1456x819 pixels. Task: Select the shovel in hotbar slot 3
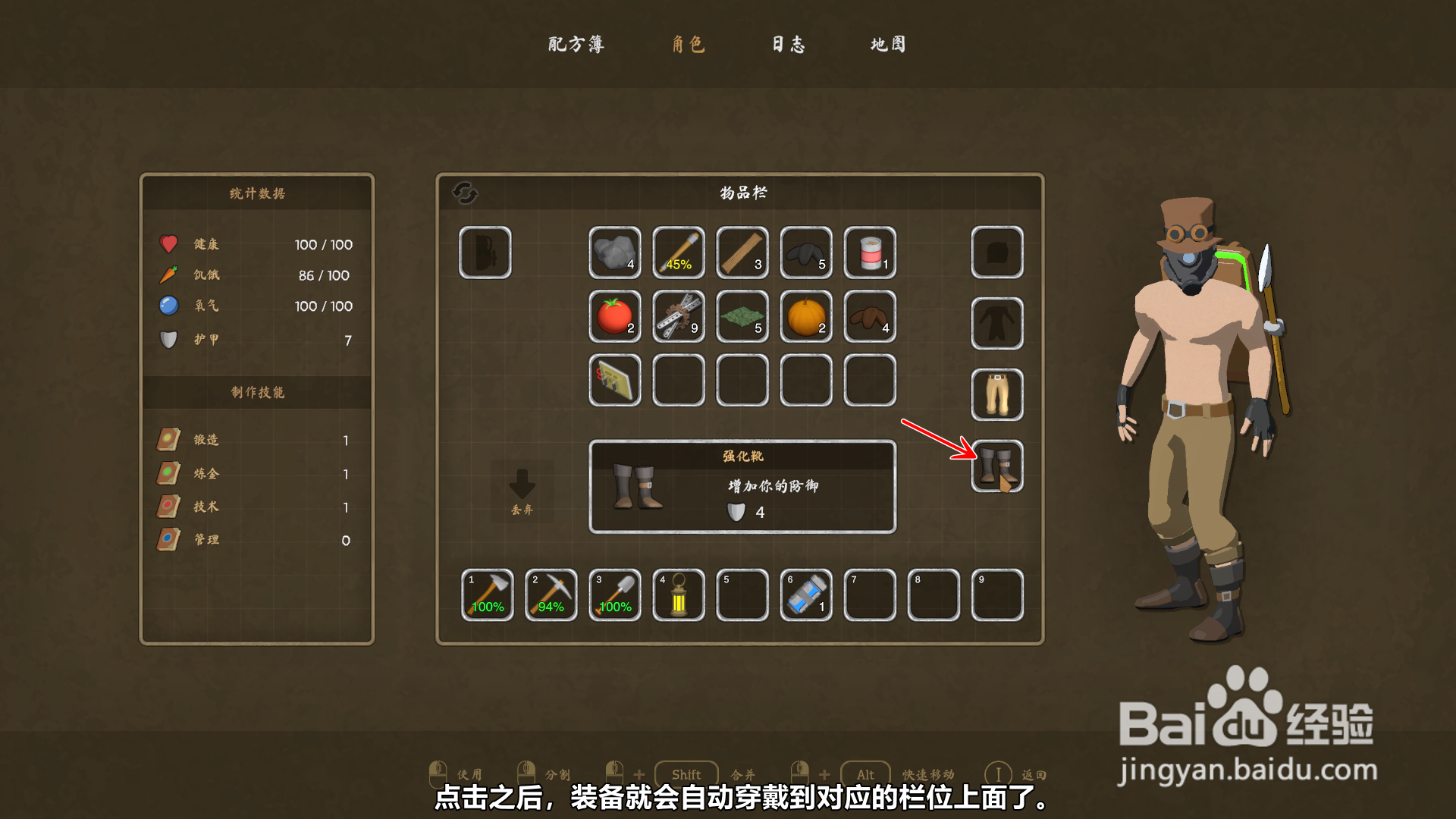(614, 595)
